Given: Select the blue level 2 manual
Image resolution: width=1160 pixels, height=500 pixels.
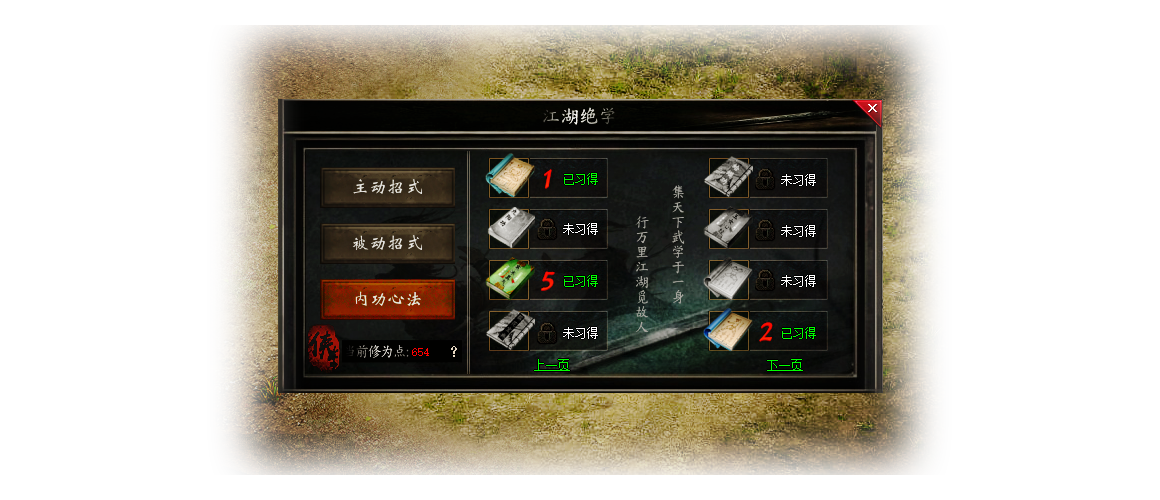Looking at the screenshot, I should pos(727,332).
